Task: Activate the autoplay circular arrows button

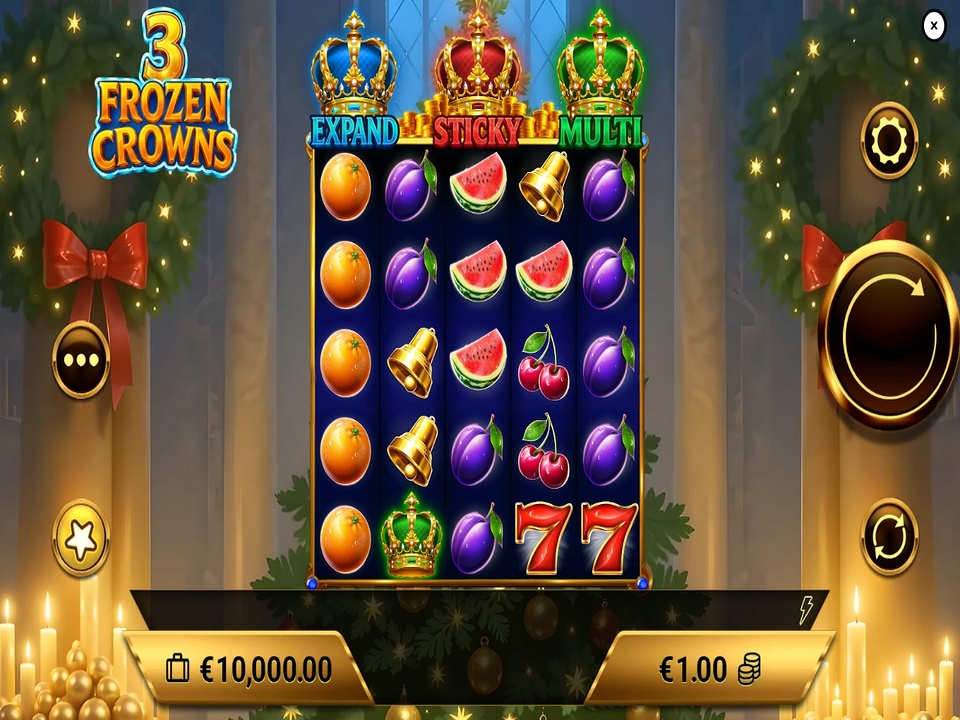Action: (888, 537)
